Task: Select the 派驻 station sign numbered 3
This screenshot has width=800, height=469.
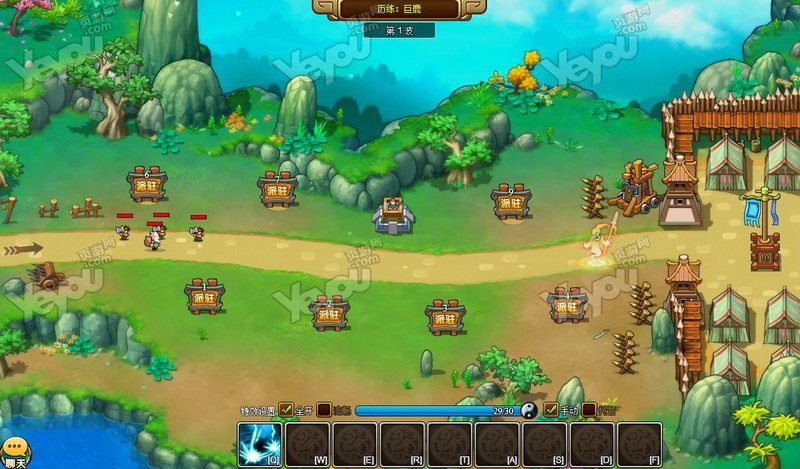Action: (x=444, y=317)
